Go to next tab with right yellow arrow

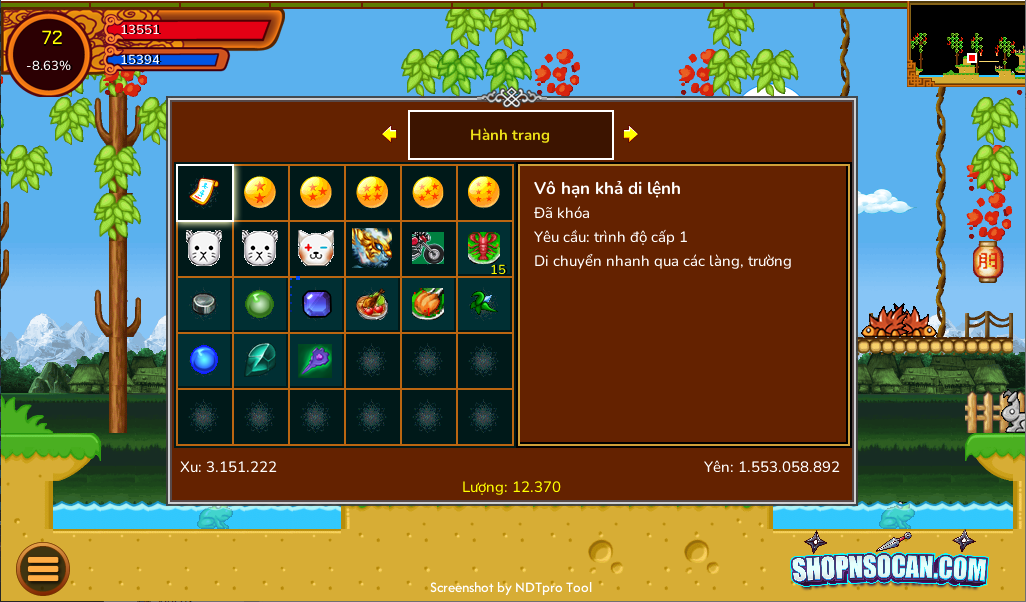[x=631, y=134]
